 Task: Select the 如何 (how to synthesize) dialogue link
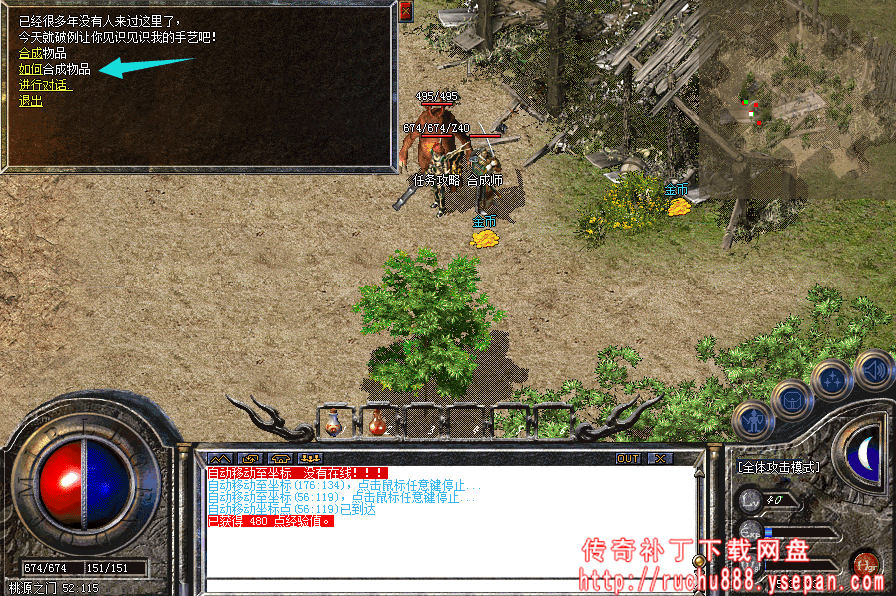click(30, 69)
